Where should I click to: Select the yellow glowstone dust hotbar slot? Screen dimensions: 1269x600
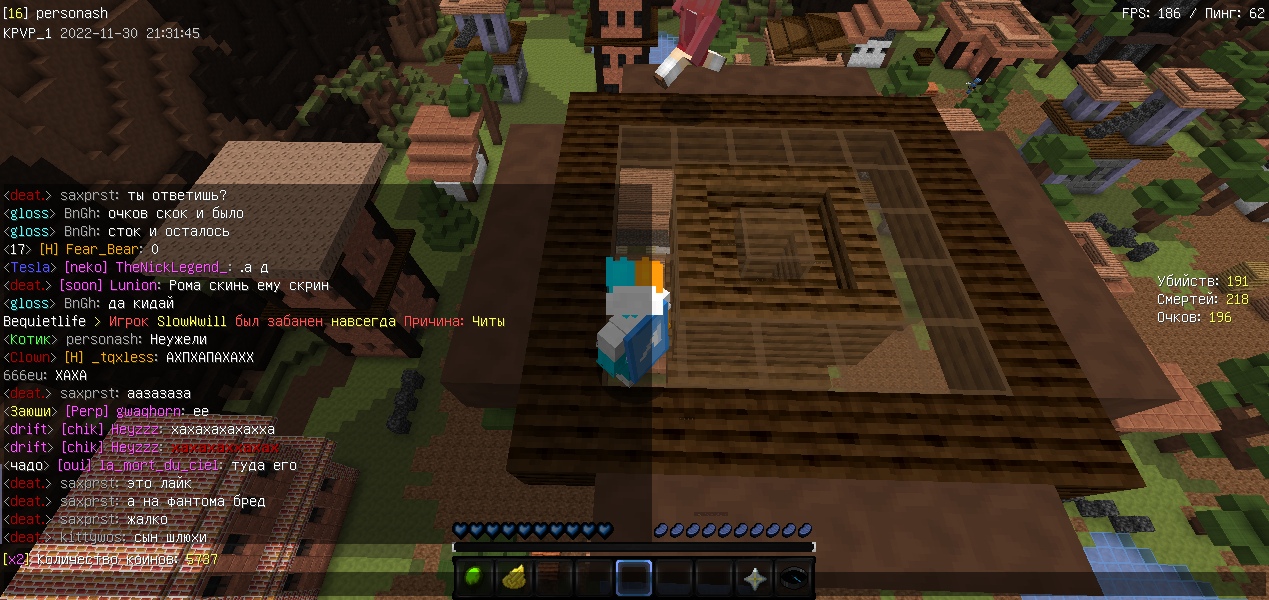pyautogui.click(x=514, y=578)
